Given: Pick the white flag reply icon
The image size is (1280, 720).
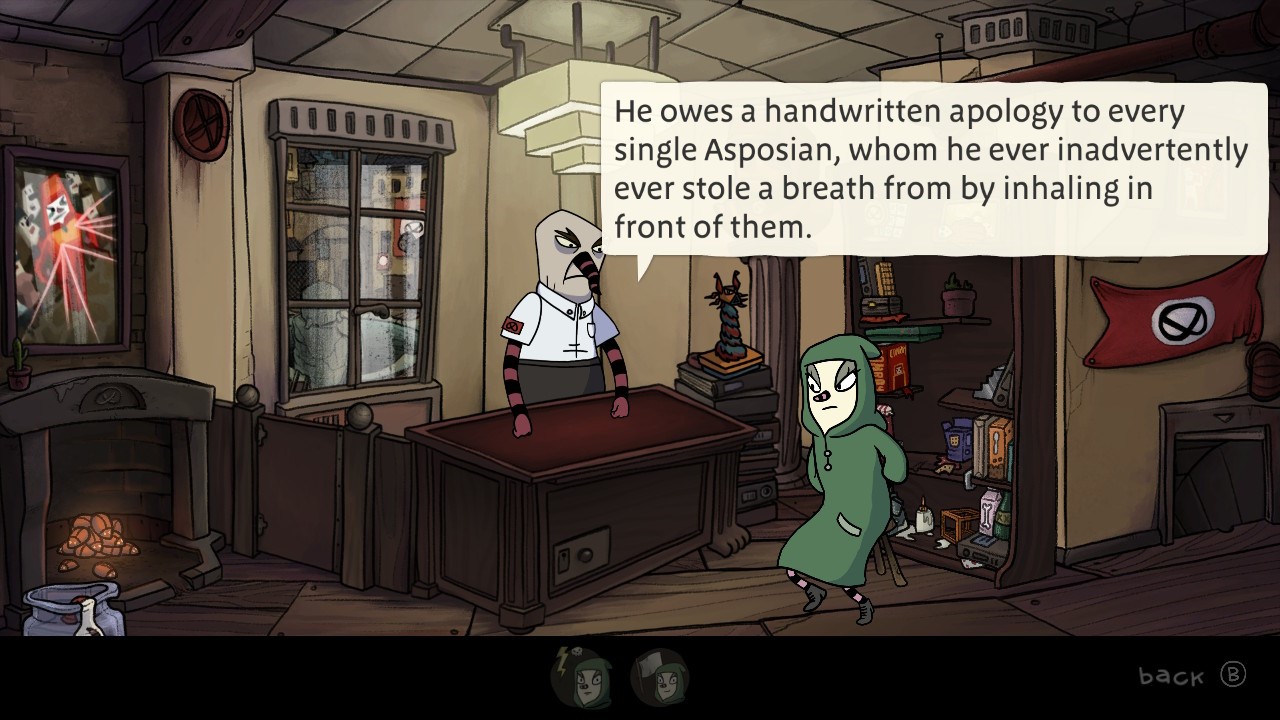Looking at the screenshot, I should pos(660,677).
